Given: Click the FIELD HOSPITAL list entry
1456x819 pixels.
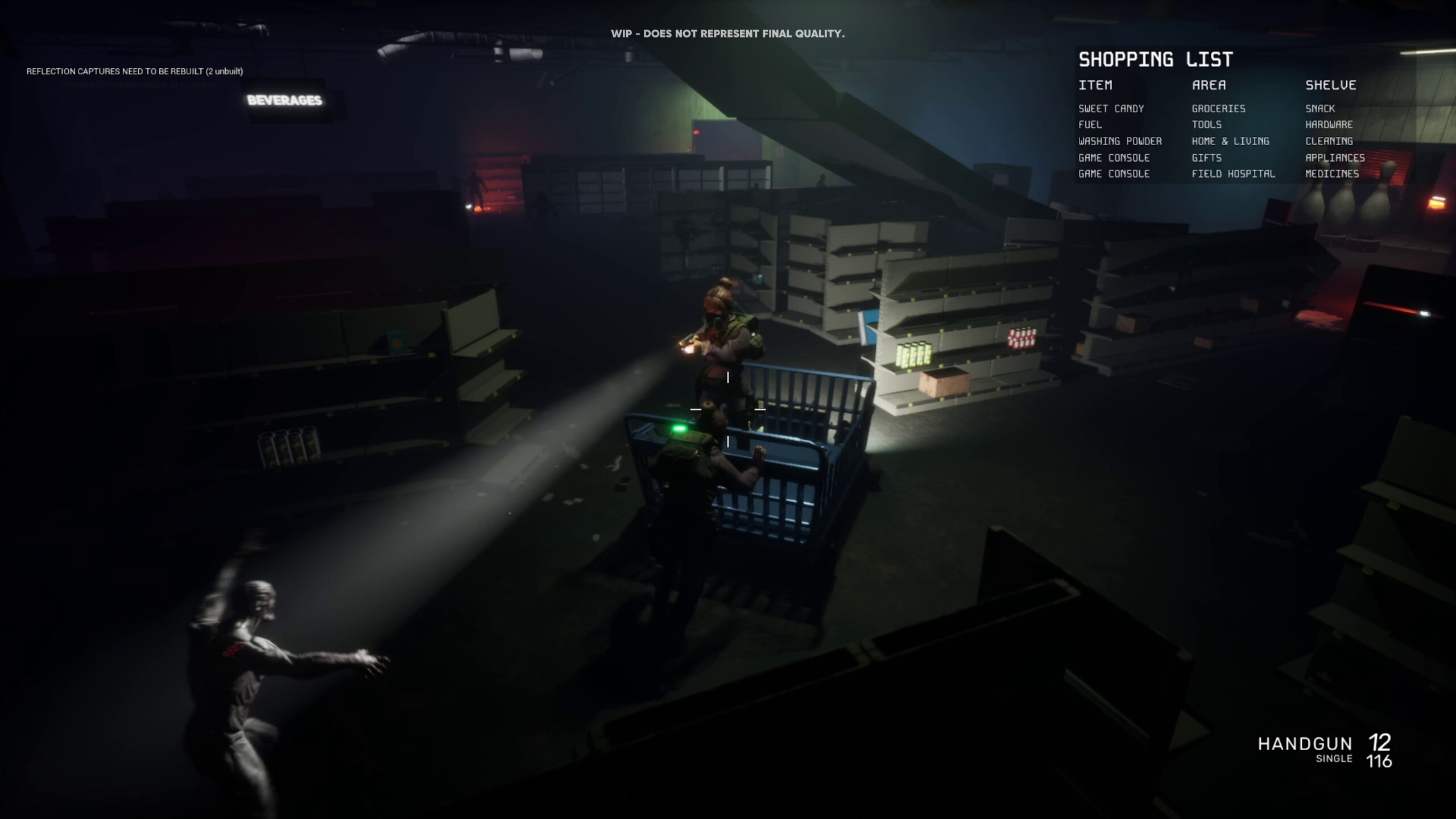Looking at the screenshot, I should pyautogui.click(x=1233, y=174).
